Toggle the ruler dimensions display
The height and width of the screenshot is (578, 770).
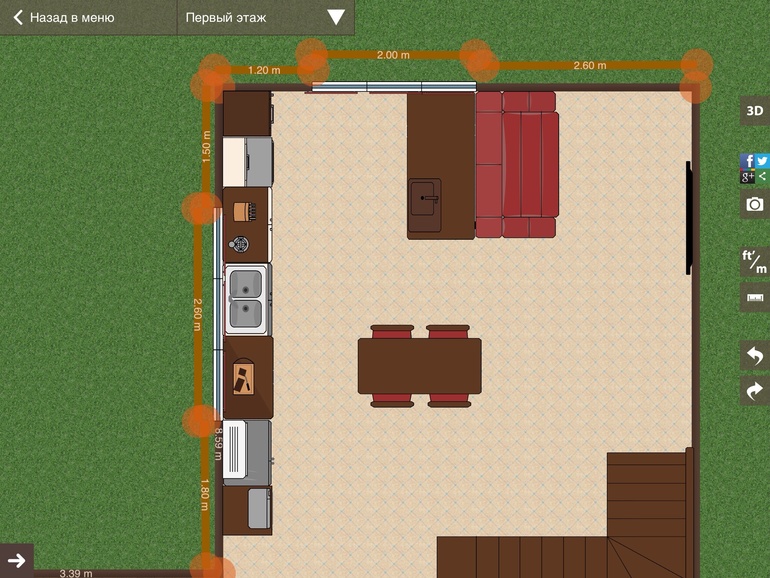pyautogui.click(x=754, y=298)
